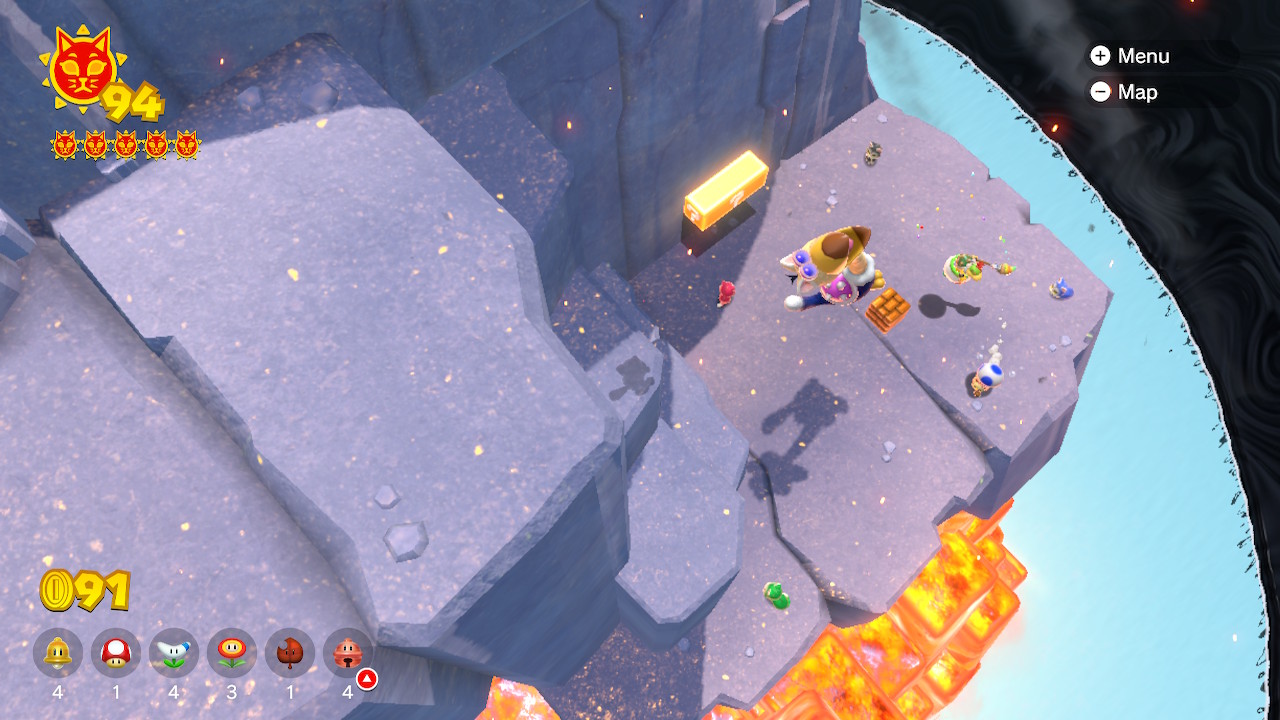Choose the Super Mushroom from the item reserve
The image size is (1280, 720).
(x=116, y=653)
